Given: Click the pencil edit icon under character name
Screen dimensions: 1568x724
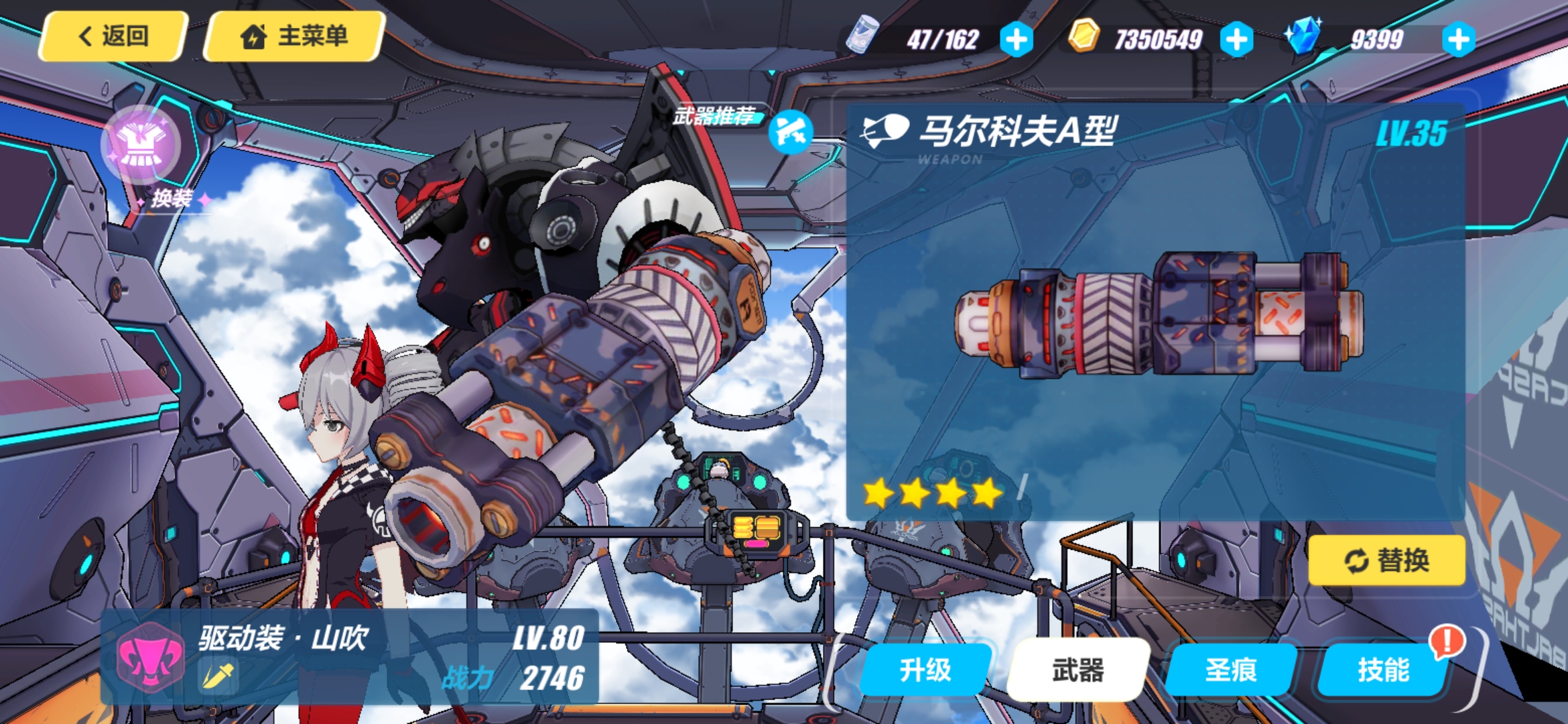Looking at the screenshot, I should point(218,676).
